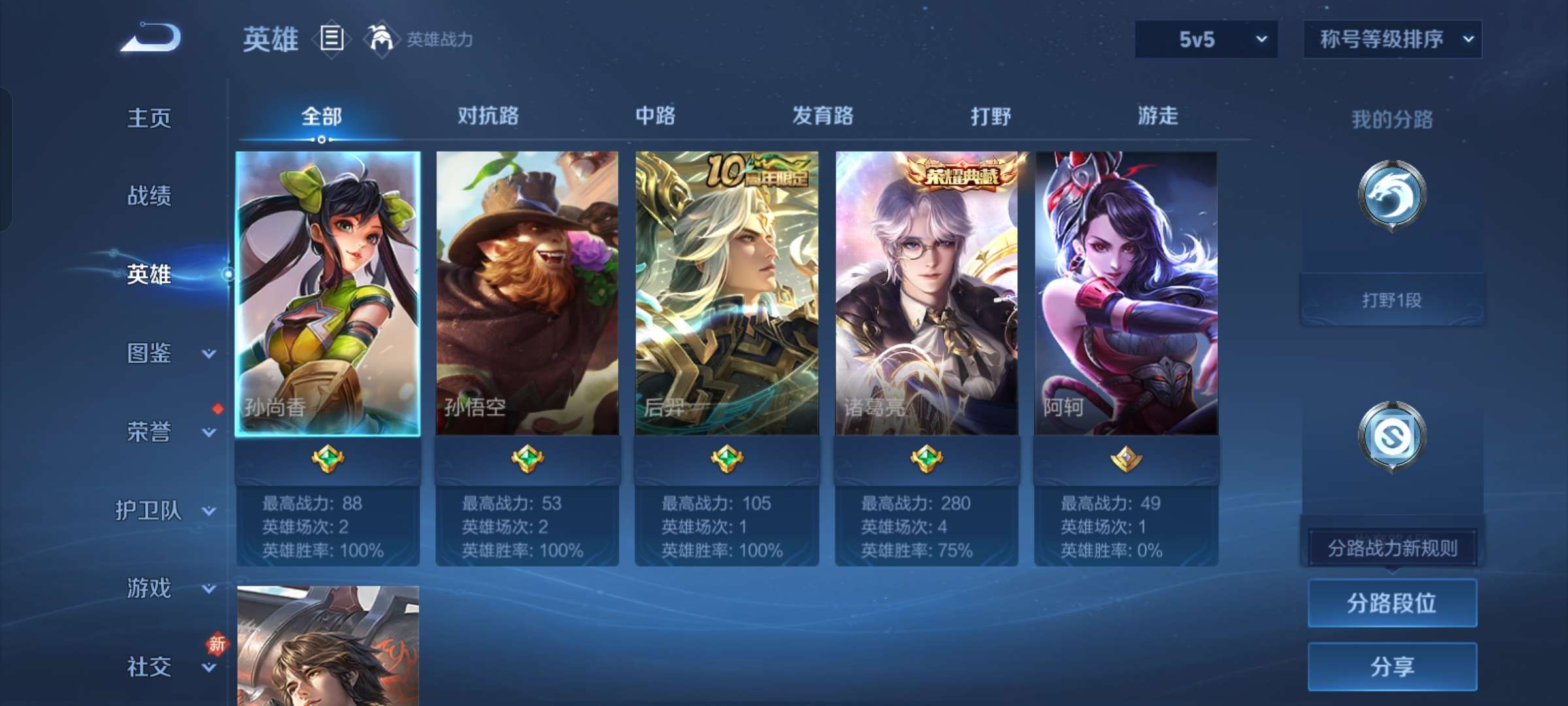
Task: Open the 称号等级排序 sorting dropdown
Action: pos(1392,39)
